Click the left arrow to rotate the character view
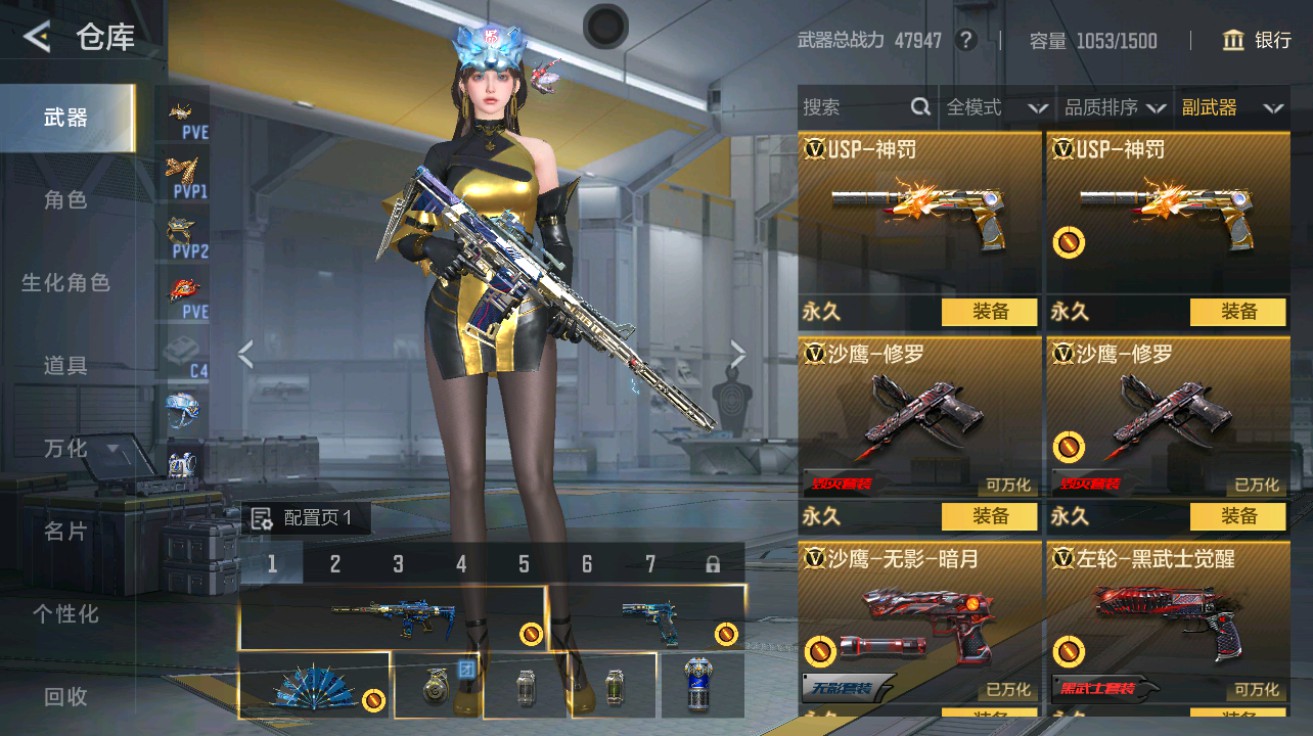 click(243, 352)
